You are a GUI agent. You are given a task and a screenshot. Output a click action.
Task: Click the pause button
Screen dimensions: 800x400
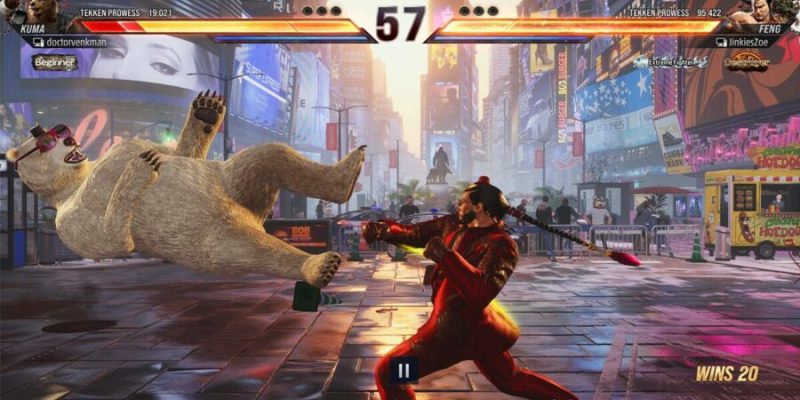[402, 370]
